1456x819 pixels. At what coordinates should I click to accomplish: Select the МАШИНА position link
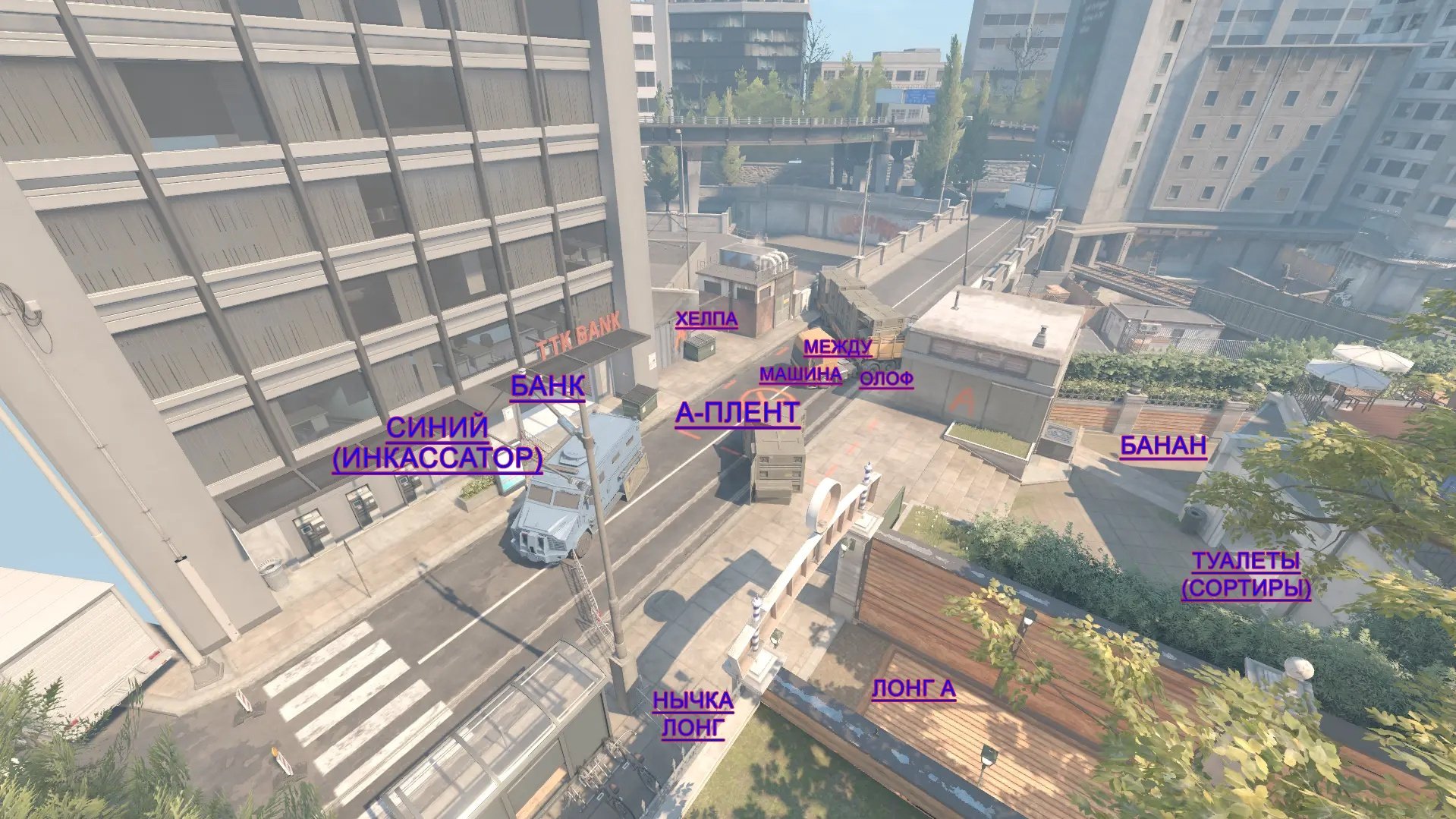[x=800, y=374]
